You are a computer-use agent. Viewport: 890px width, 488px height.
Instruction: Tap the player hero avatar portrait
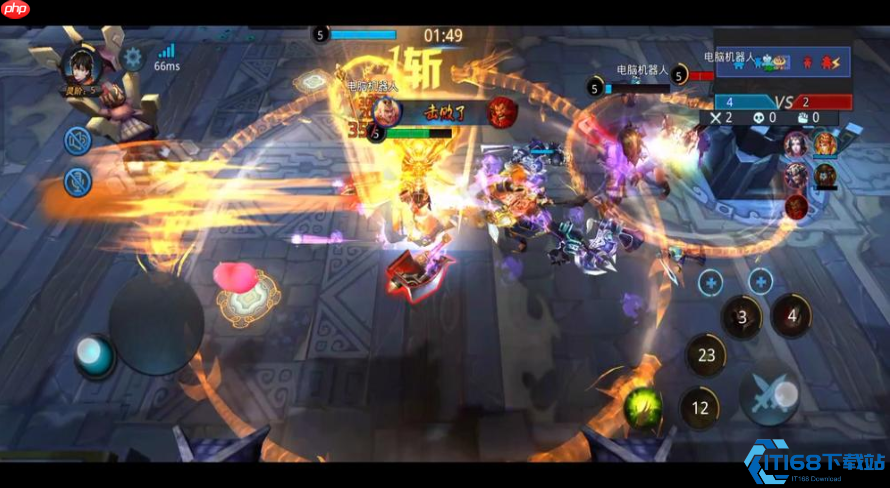pos(78,67)
